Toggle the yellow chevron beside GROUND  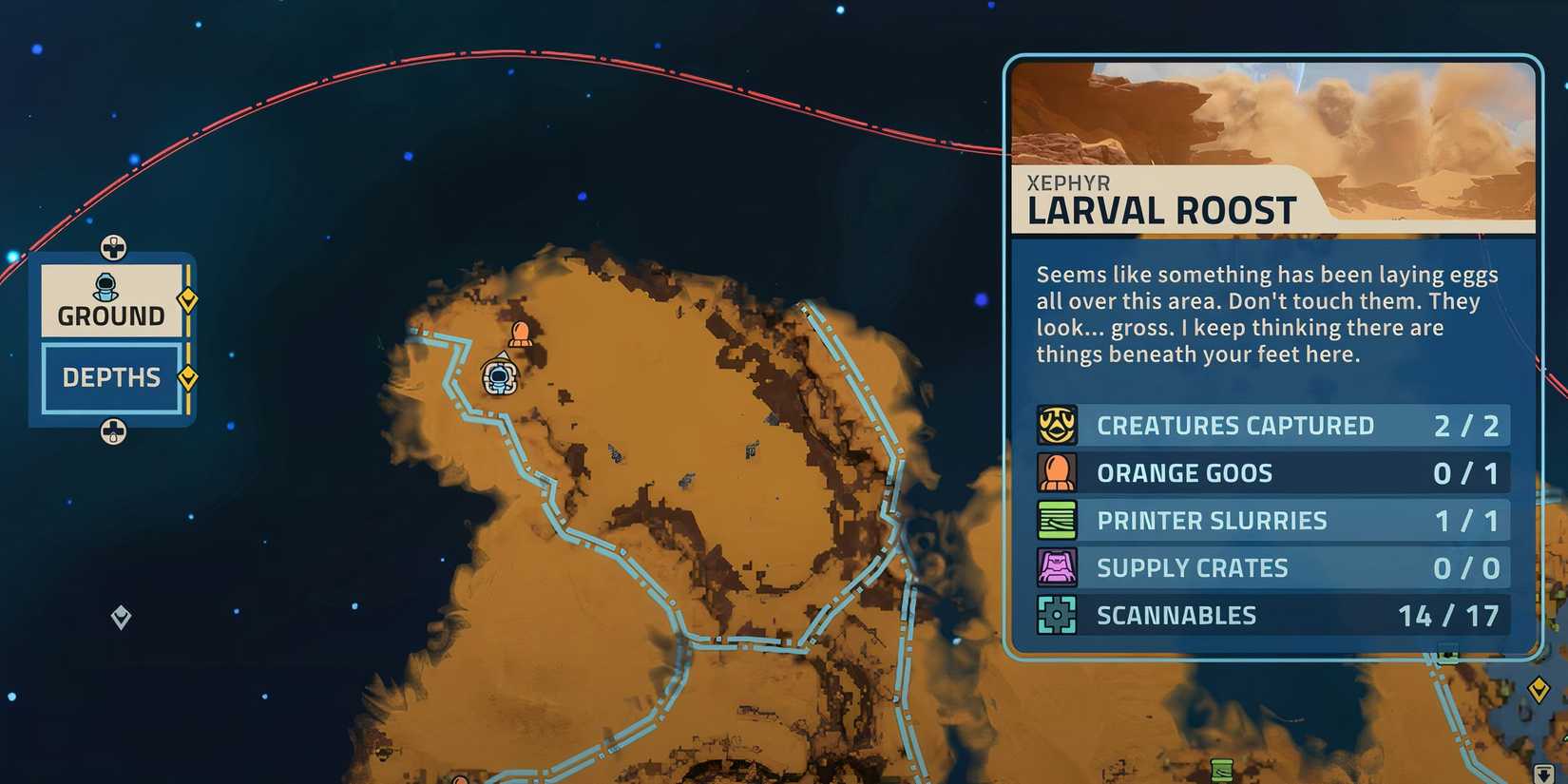pyautogui.click(x=189, y=297)
